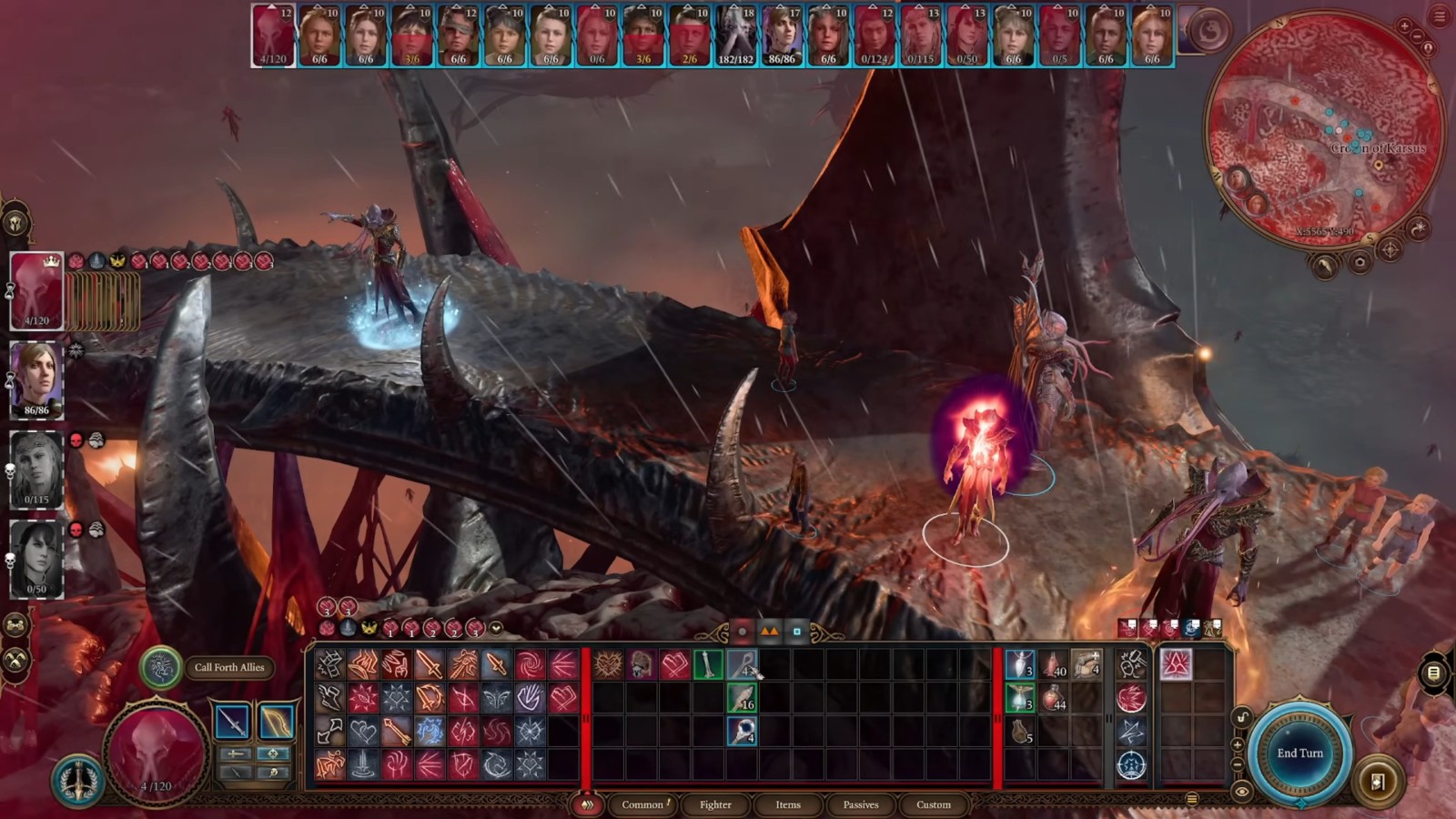Zoom in on the minimap
This screenshot has width=1456, height=819.
(1405, 26)
